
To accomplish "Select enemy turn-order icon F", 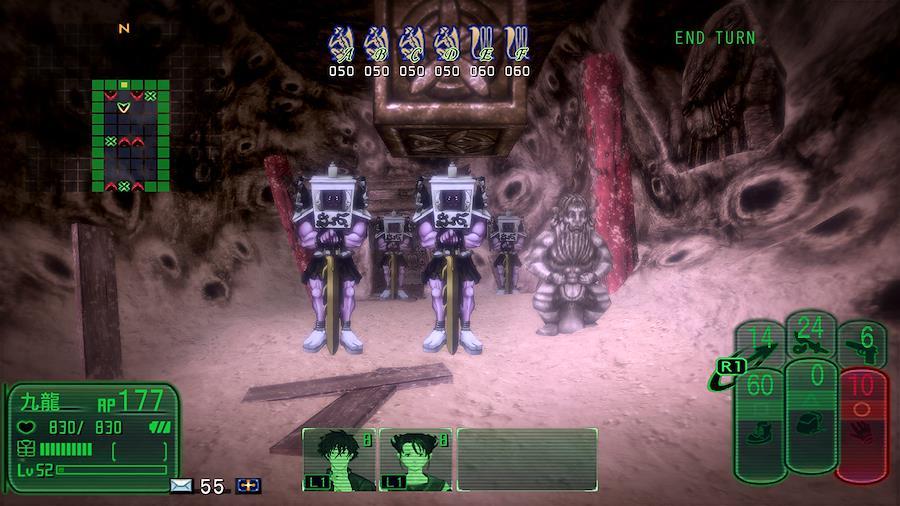I will (x=517, y=44).
